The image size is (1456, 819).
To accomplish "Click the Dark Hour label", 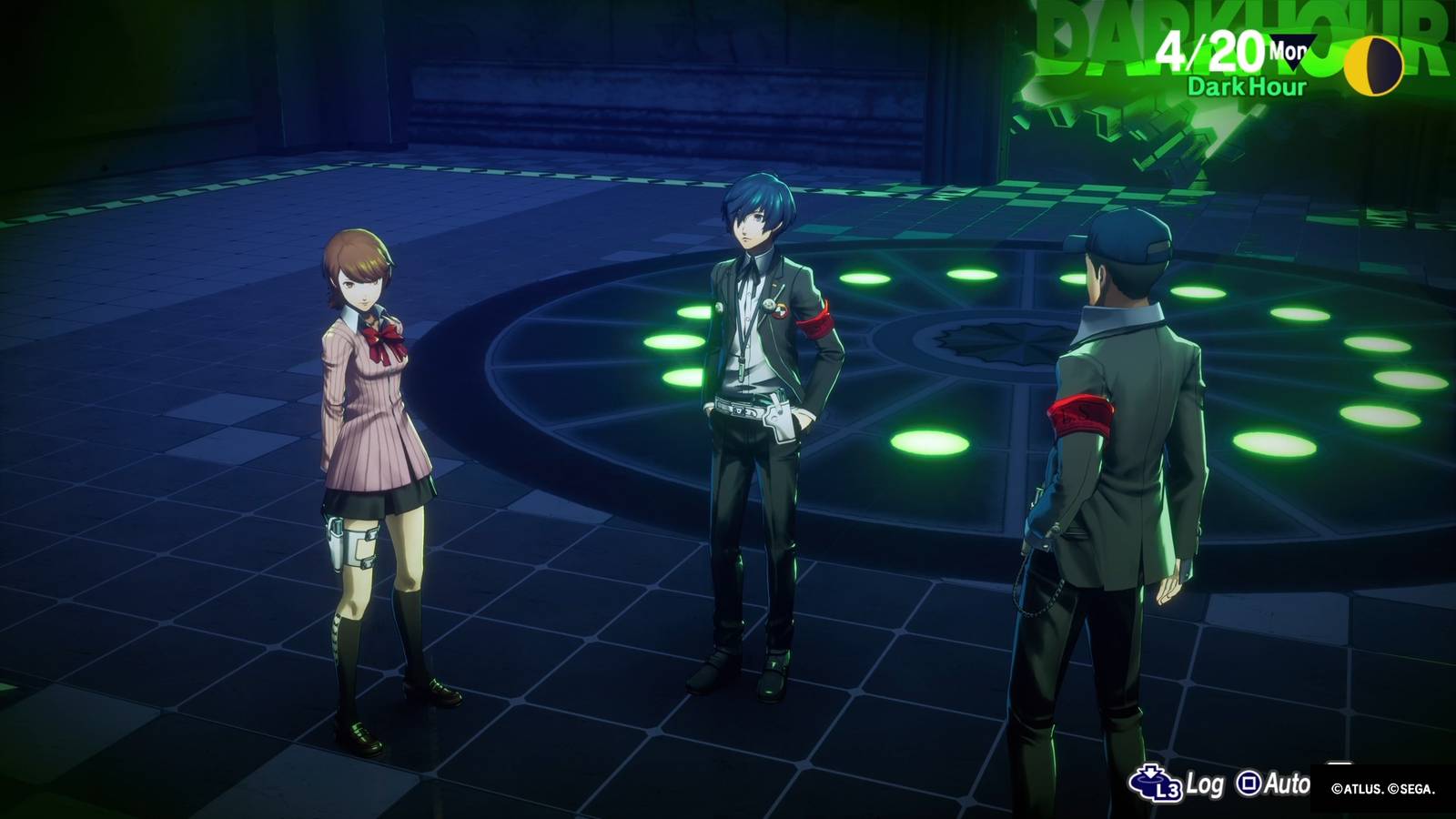I will point(1245,87).
